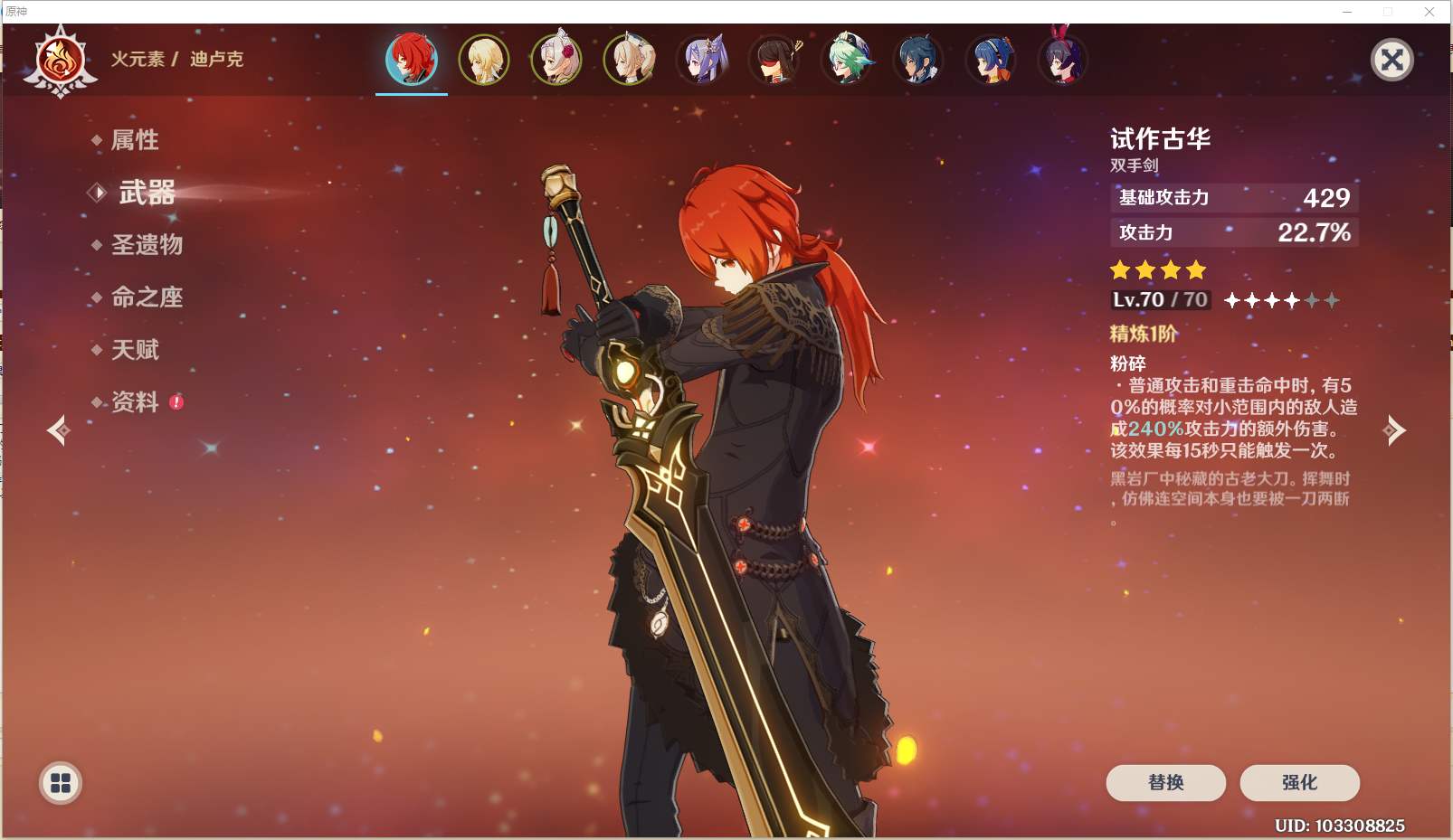Click the 替换 switch weapon button

(x=1165, y=782)
